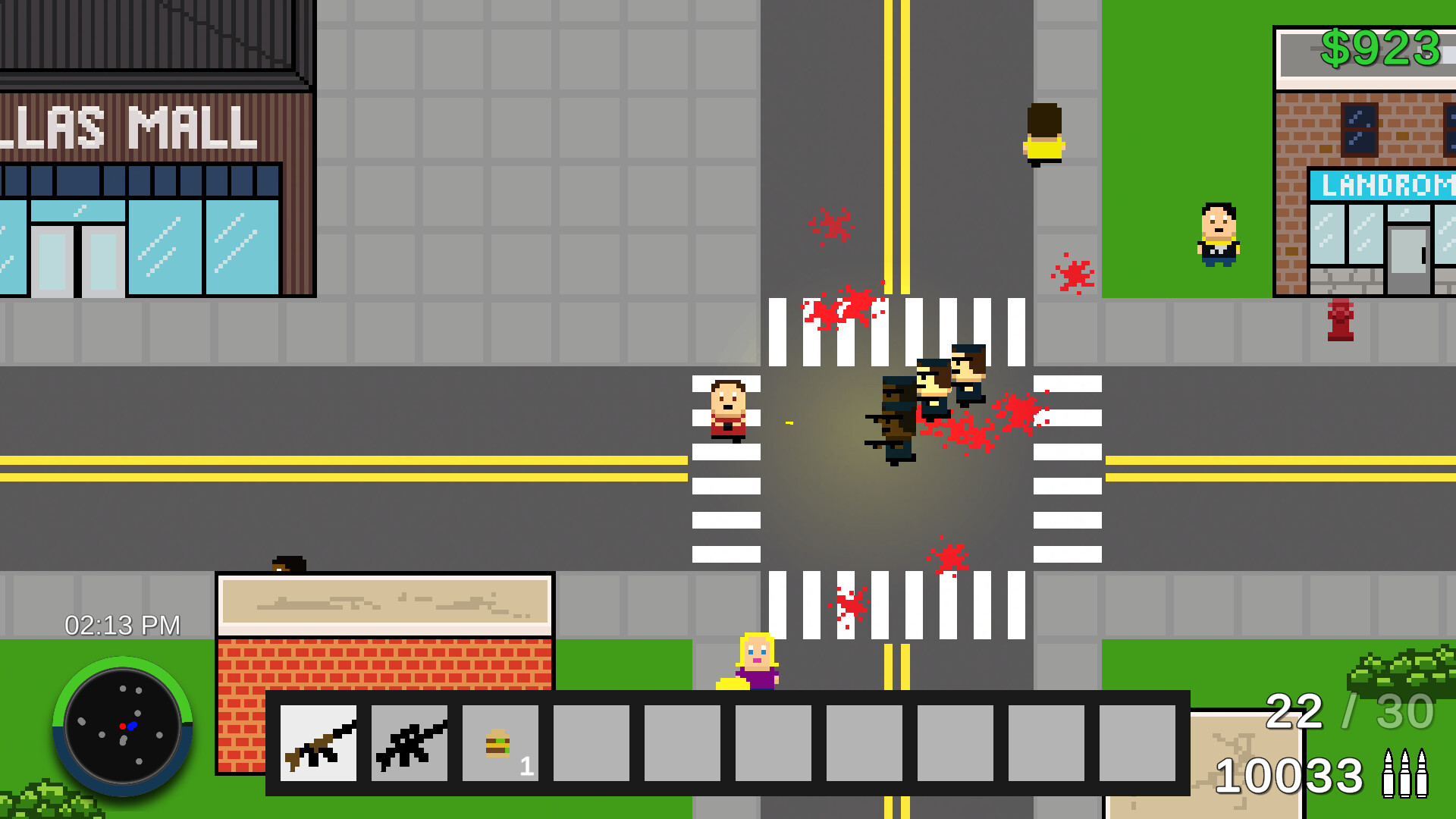1456x819 pixels.
Task: Select the wooden AK rifle in the hotbar
Action: click(317, 744)
